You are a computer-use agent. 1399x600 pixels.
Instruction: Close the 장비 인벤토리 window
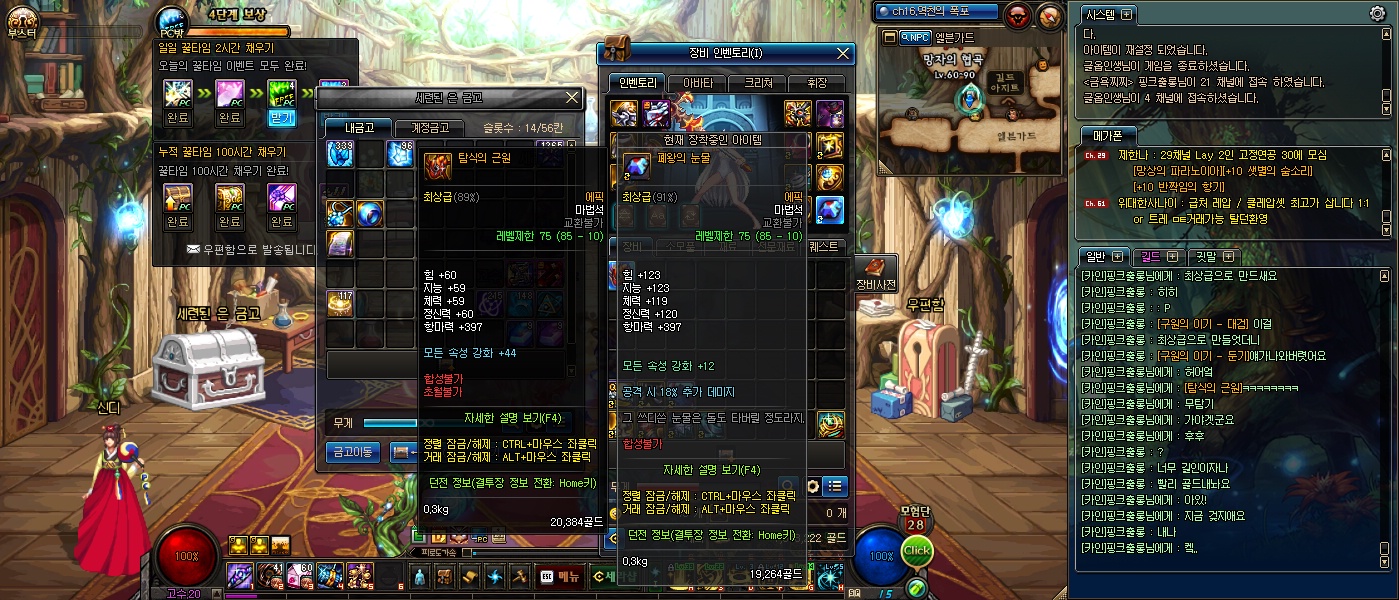coord(843,53)
